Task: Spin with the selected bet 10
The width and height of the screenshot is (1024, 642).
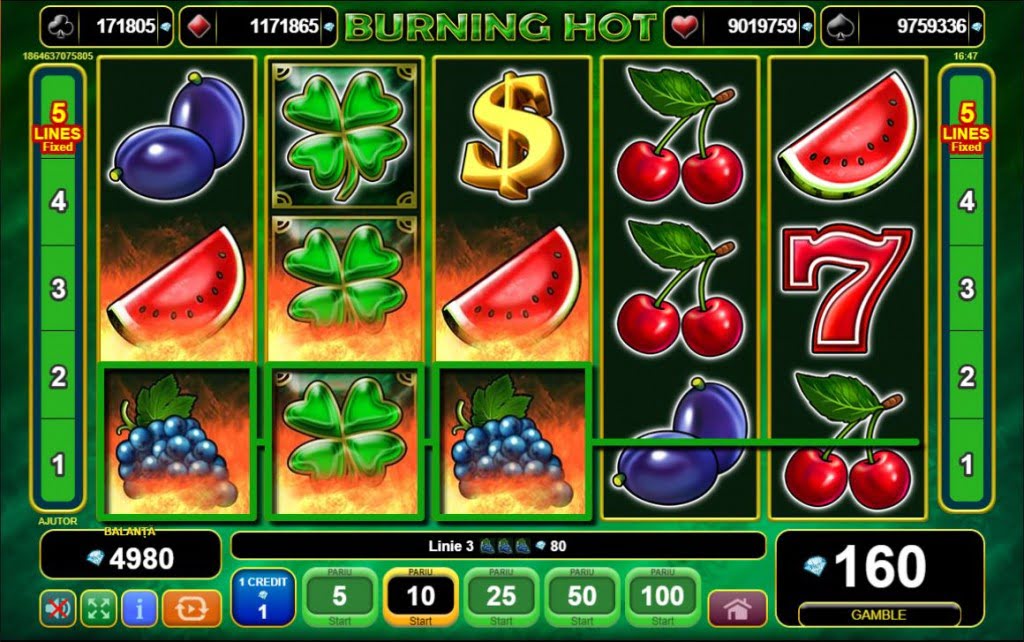Action: coord(420,598)
